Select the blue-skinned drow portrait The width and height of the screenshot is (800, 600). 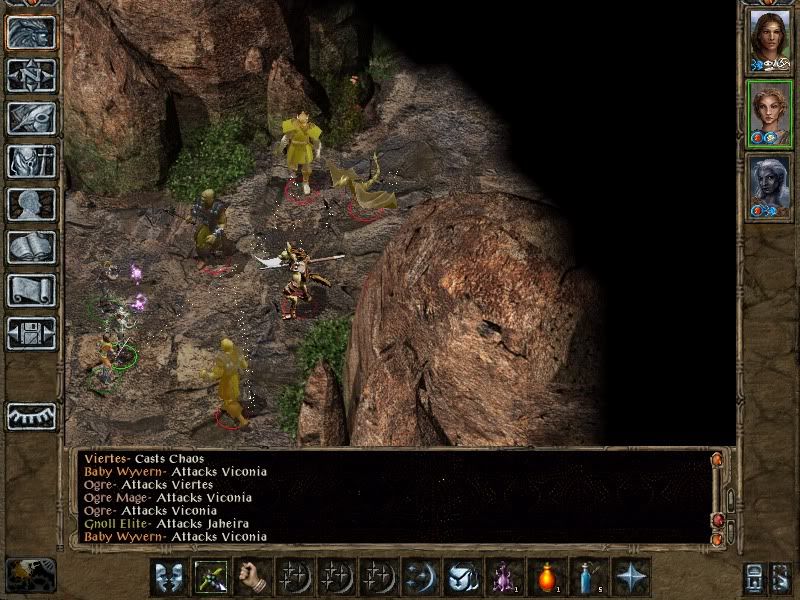[769, 185]
